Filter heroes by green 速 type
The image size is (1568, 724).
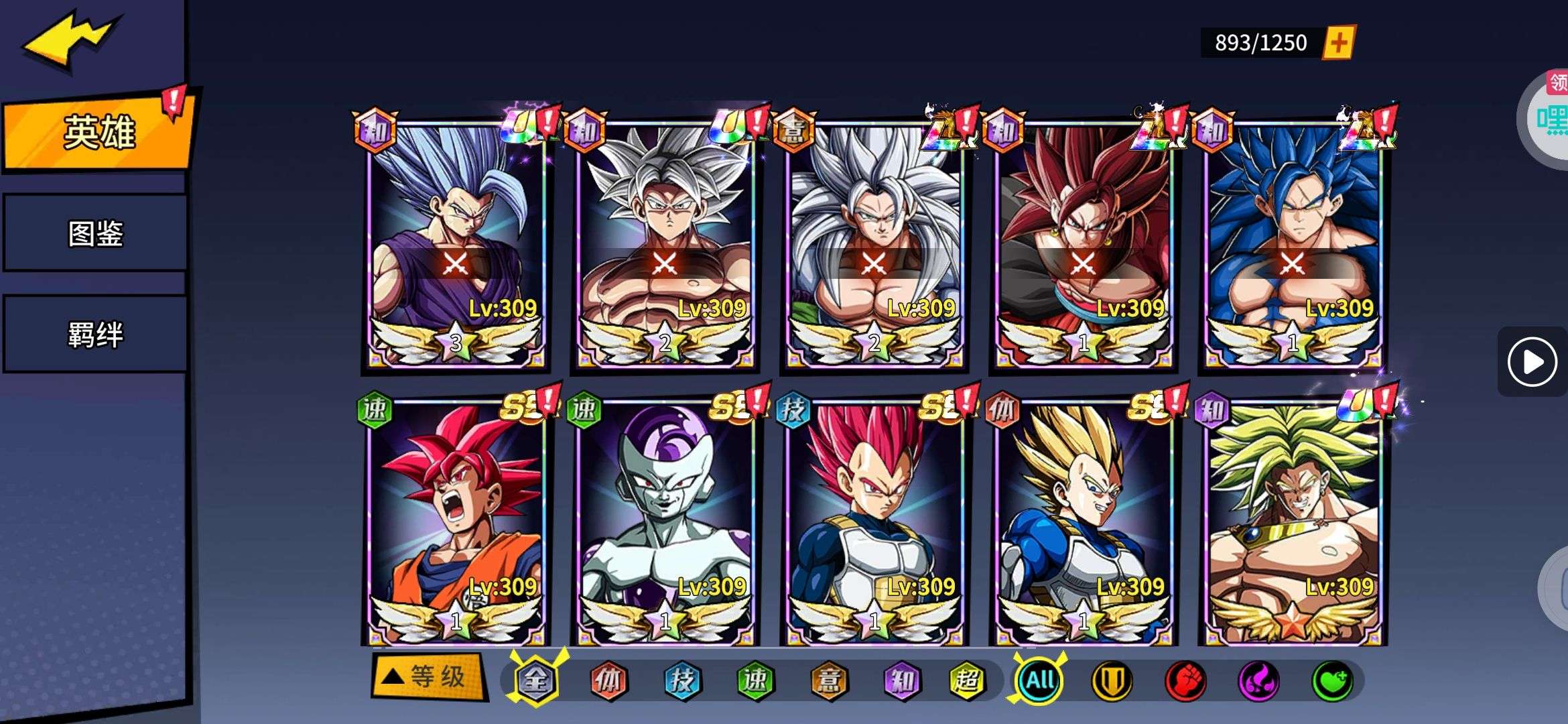pyautogui.click(x=755, y=680)
